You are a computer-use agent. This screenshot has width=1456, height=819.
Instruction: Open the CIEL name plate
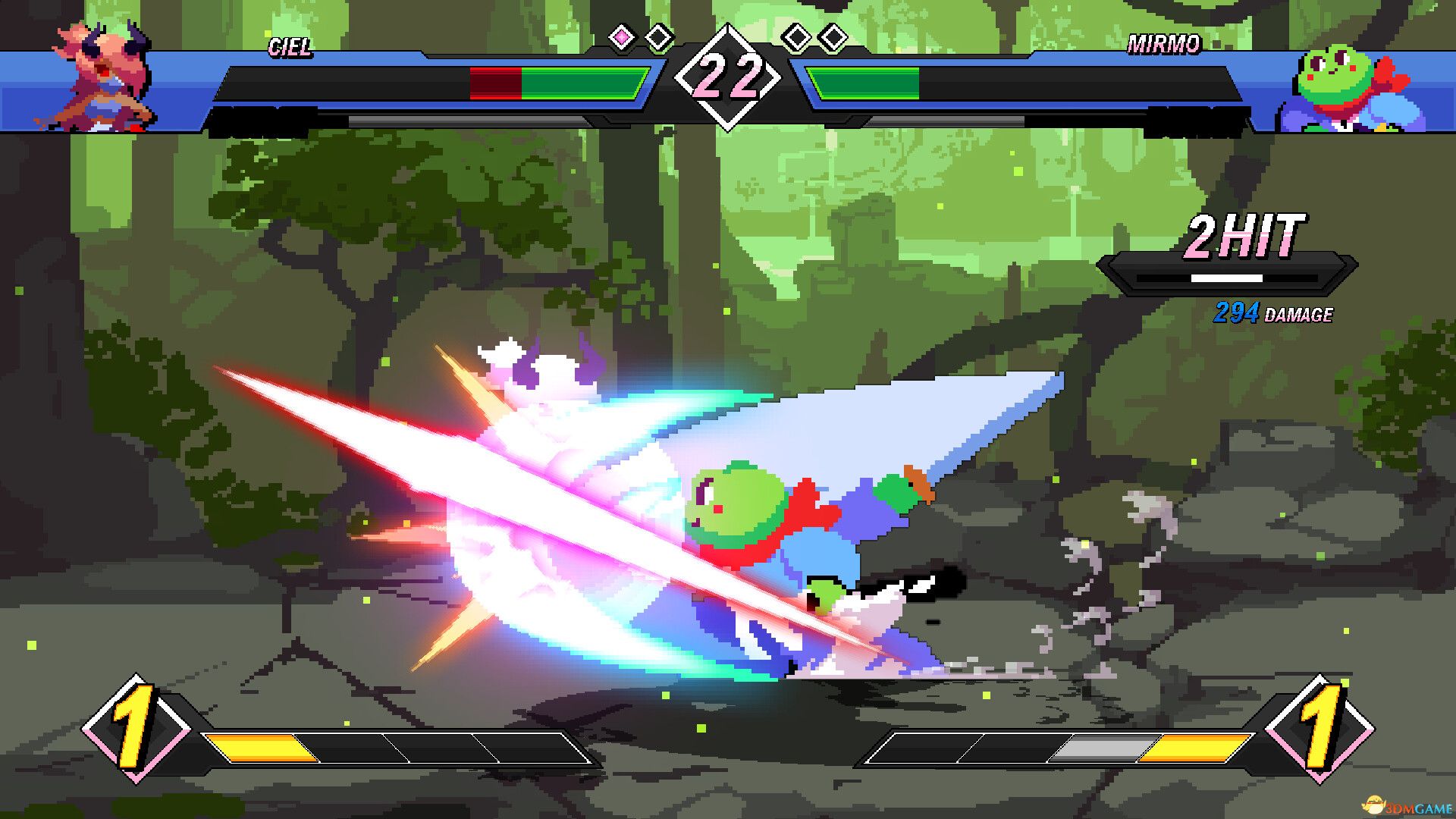pos(290,47)
